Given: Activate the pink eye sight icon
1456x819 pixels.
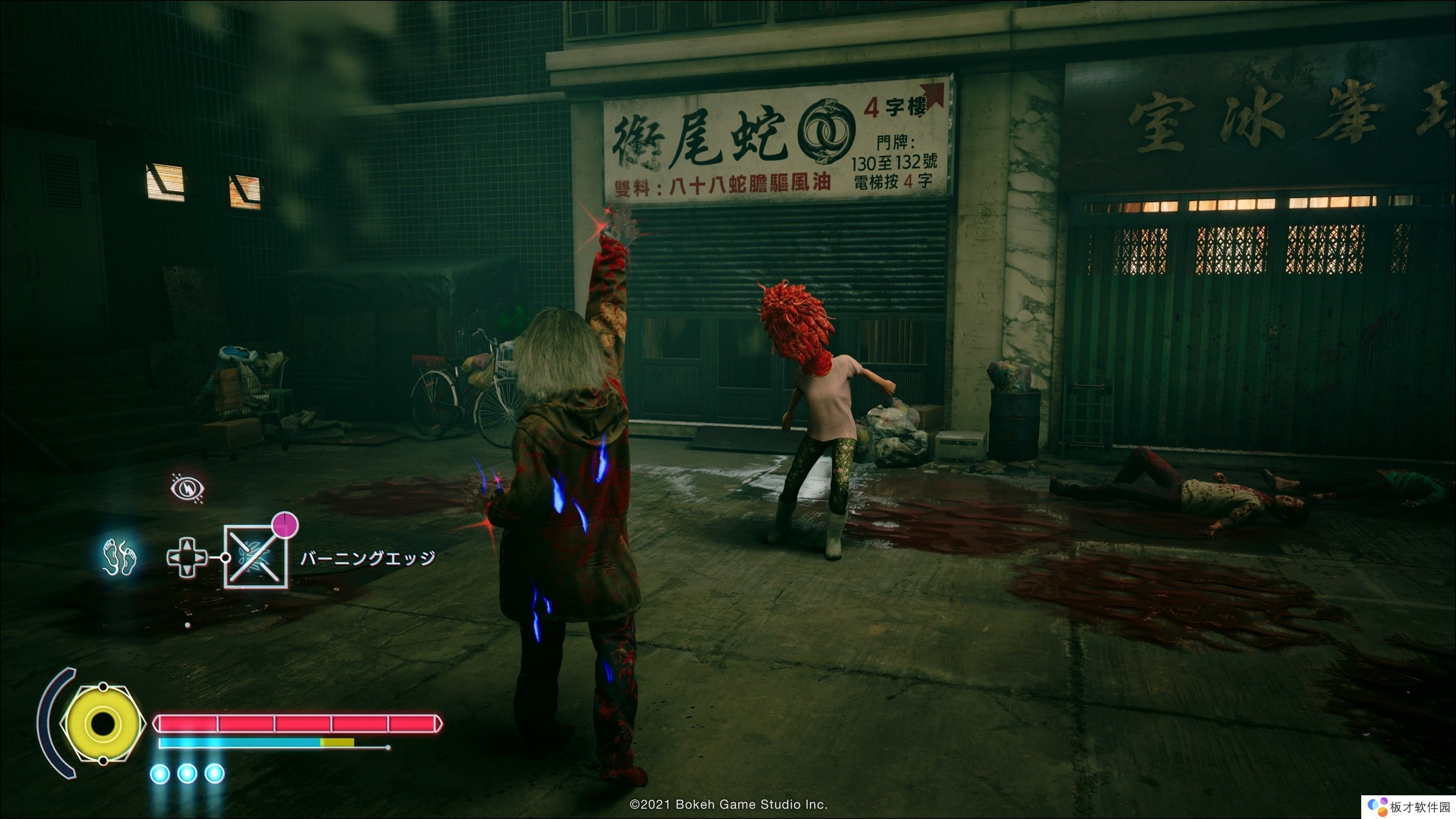Looking at the screenshot, I should (188, 488).
